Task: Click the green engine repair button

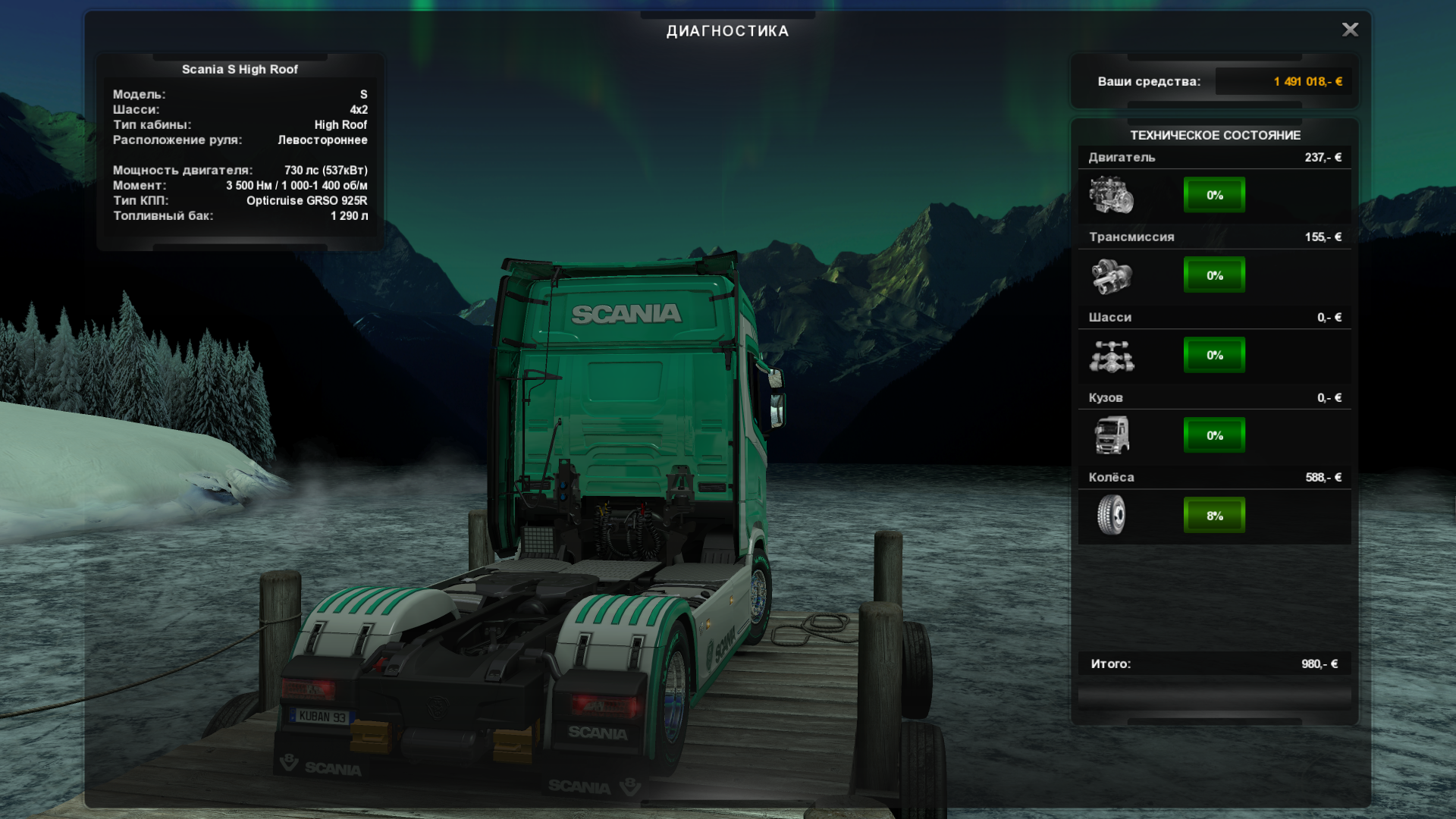Action: coord(1214,195)
